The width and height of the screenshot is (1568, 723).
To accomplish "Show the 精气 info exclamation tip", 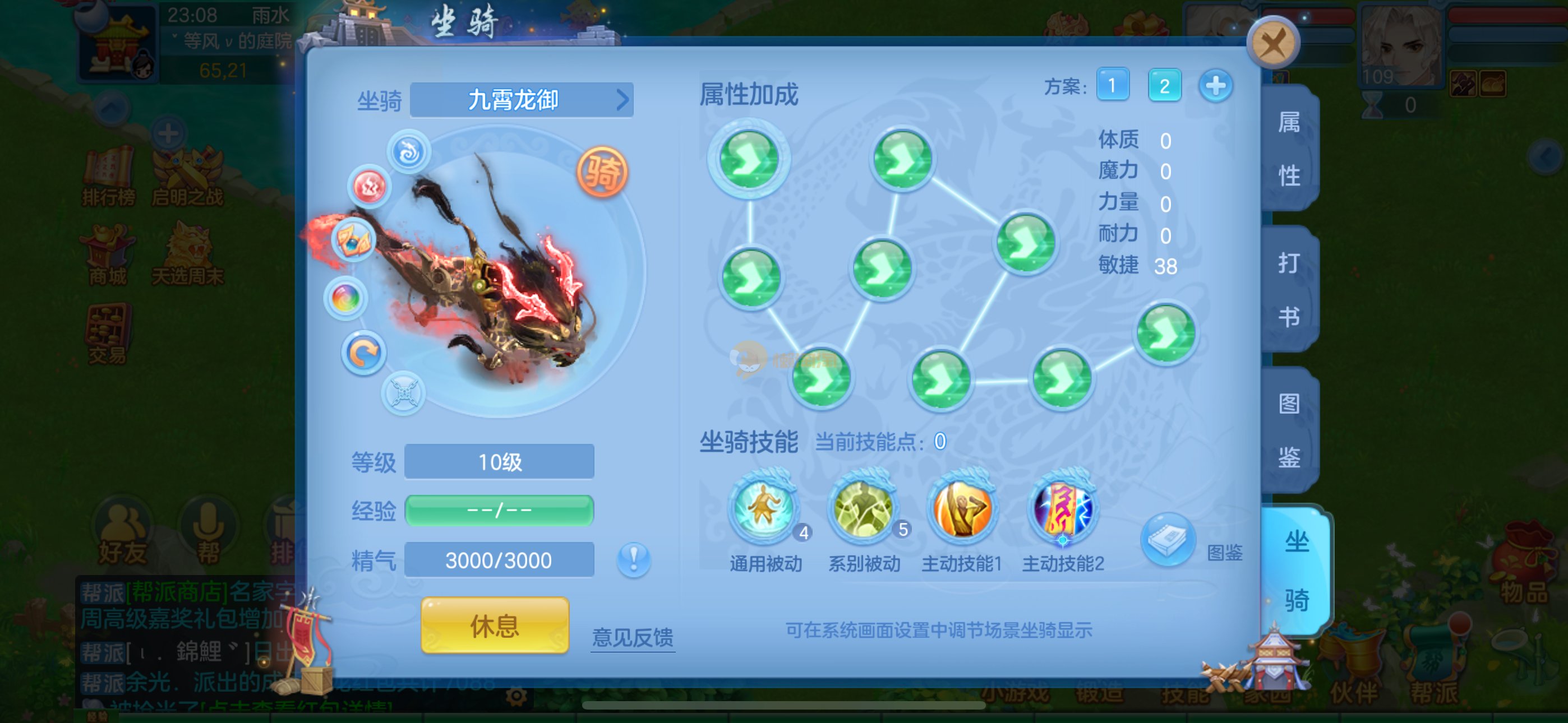I will (x=633, y=559).
